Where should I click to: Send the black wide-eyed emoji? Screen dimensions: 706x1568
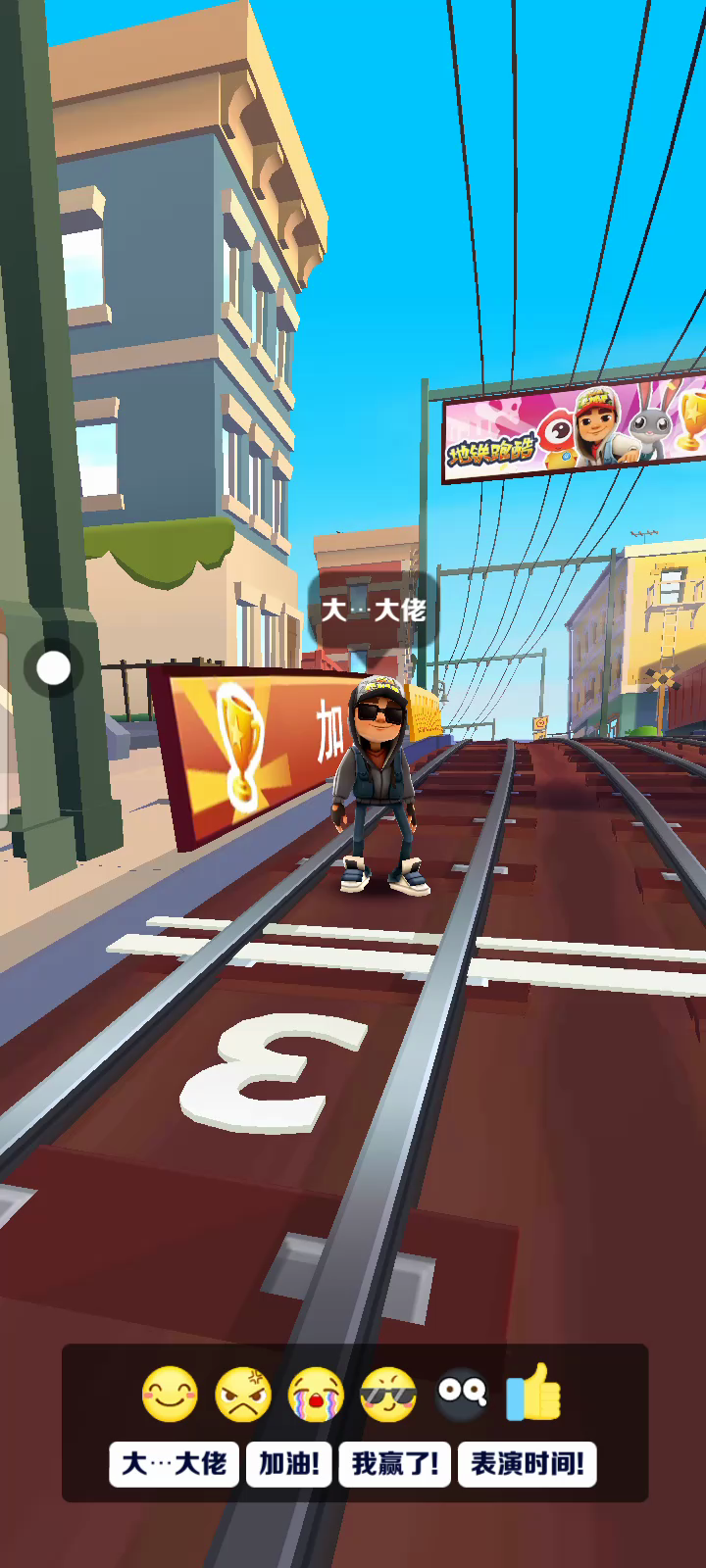tap(461, 1394)
